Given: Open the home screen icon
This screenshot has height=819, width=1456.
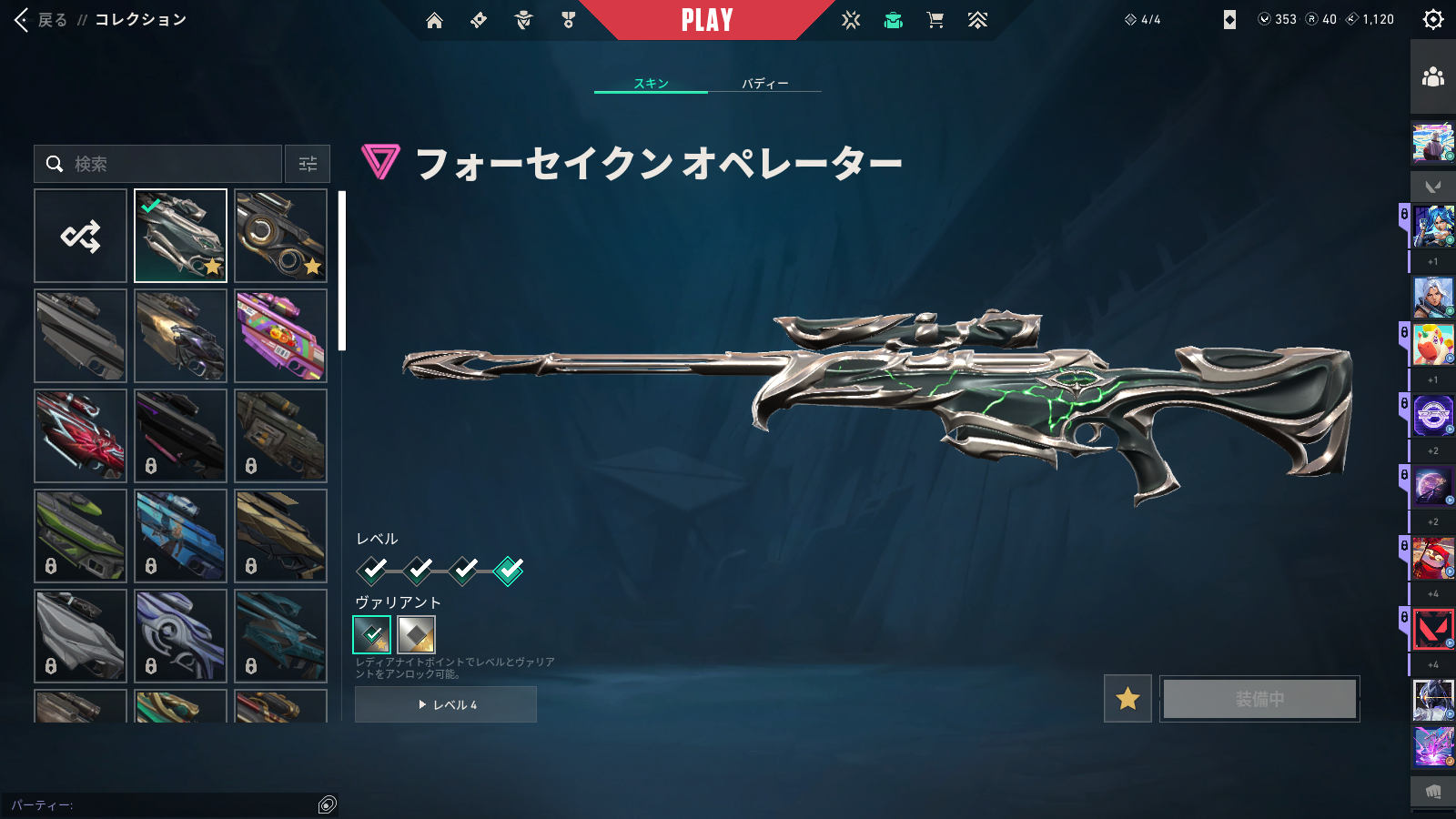Looking at the screenshot, I should point(434,20).
